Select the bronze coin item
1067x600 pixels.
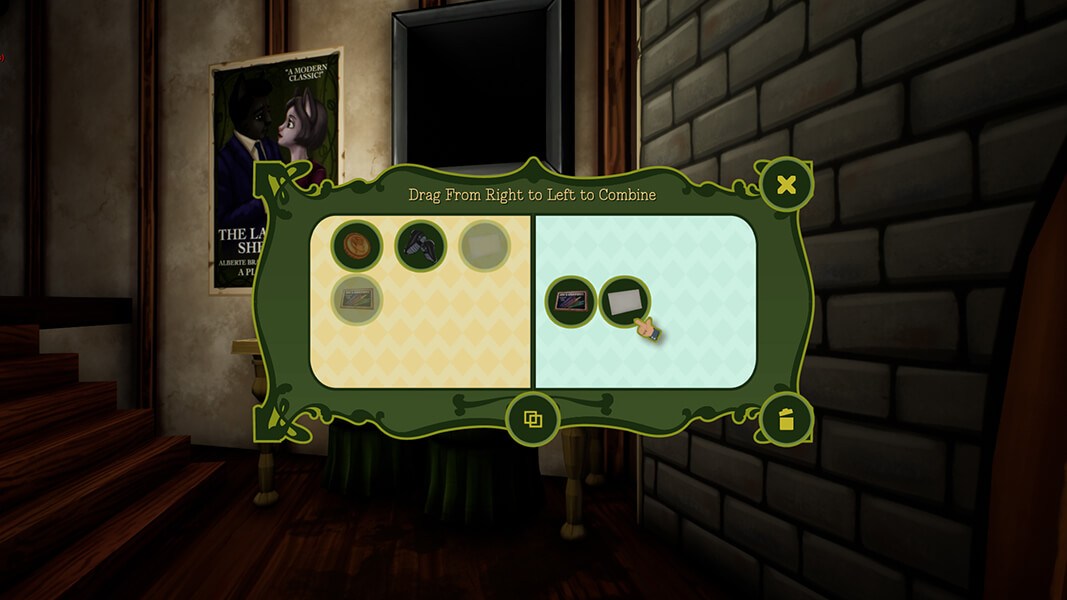coord(357,246)
